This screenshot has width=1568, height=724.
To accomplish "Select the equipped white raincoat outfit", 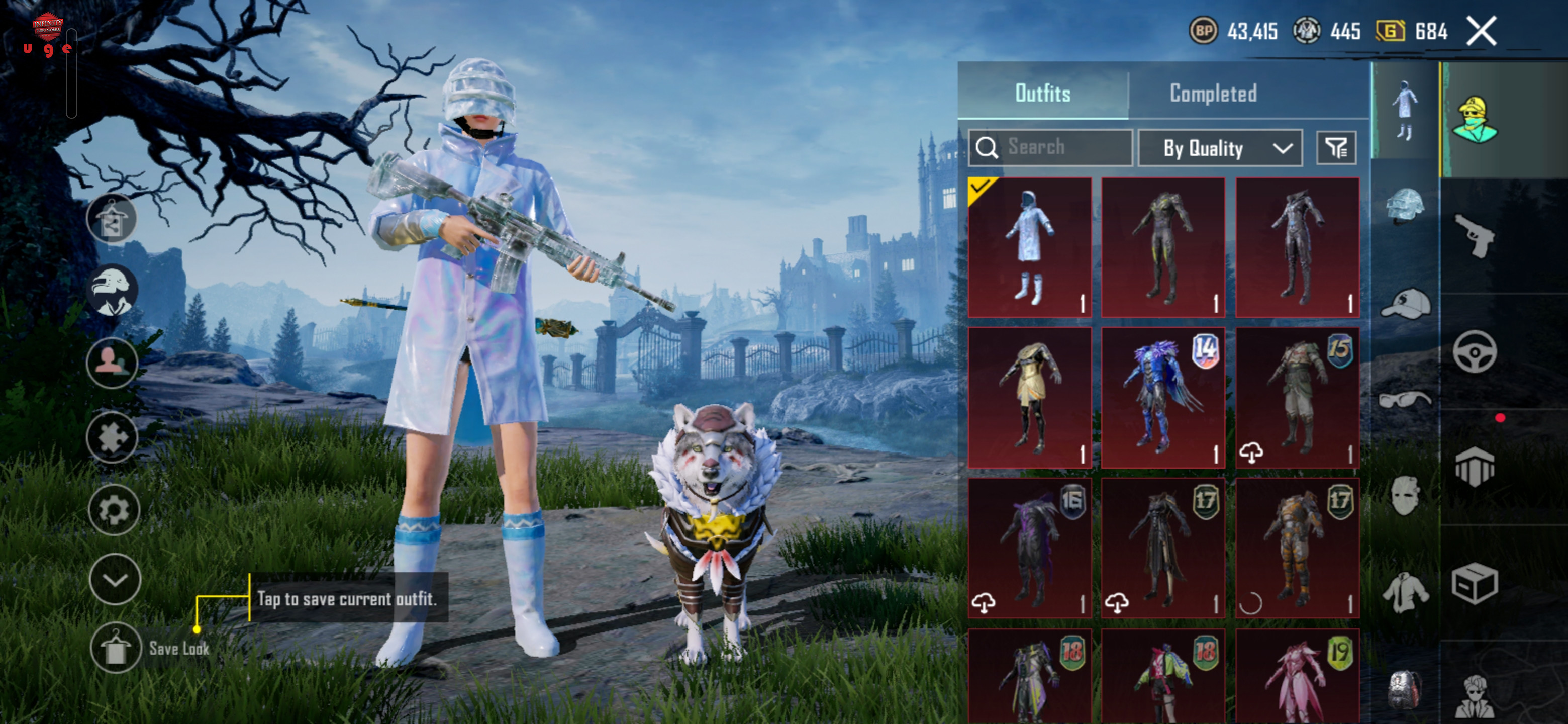I will [x=1029, y=247].
